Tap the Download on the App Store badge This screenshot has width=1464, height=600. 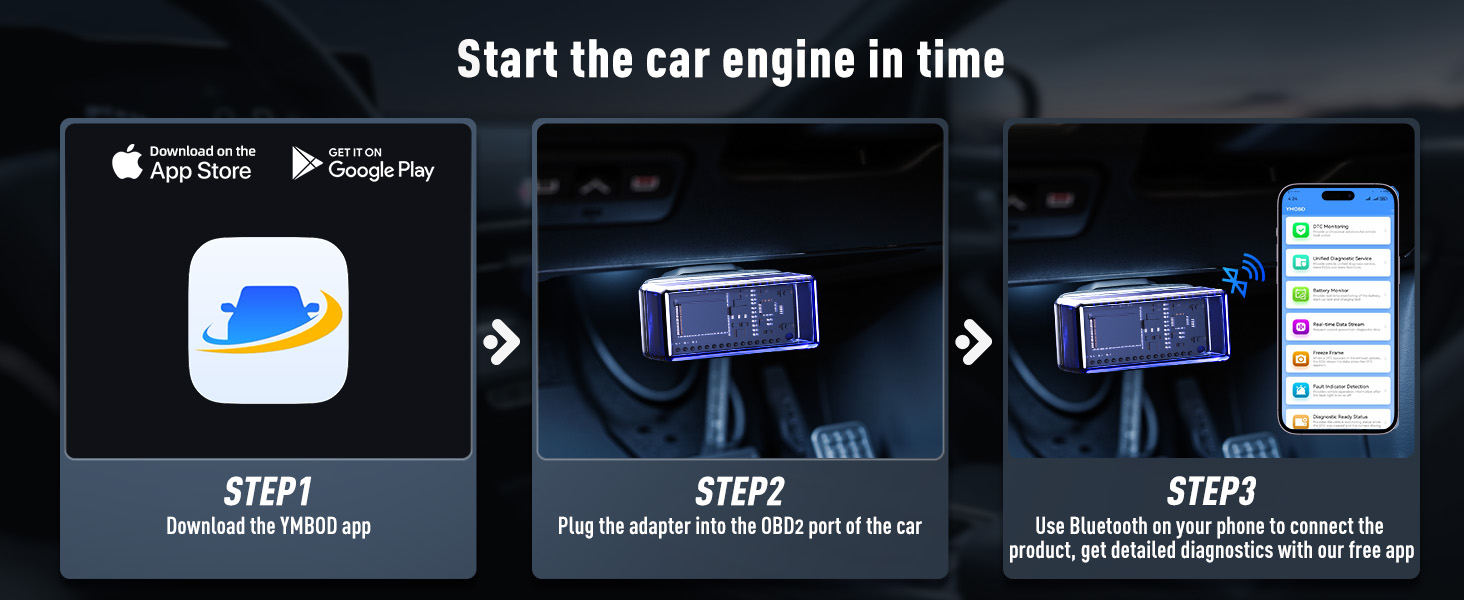[184, 163]
